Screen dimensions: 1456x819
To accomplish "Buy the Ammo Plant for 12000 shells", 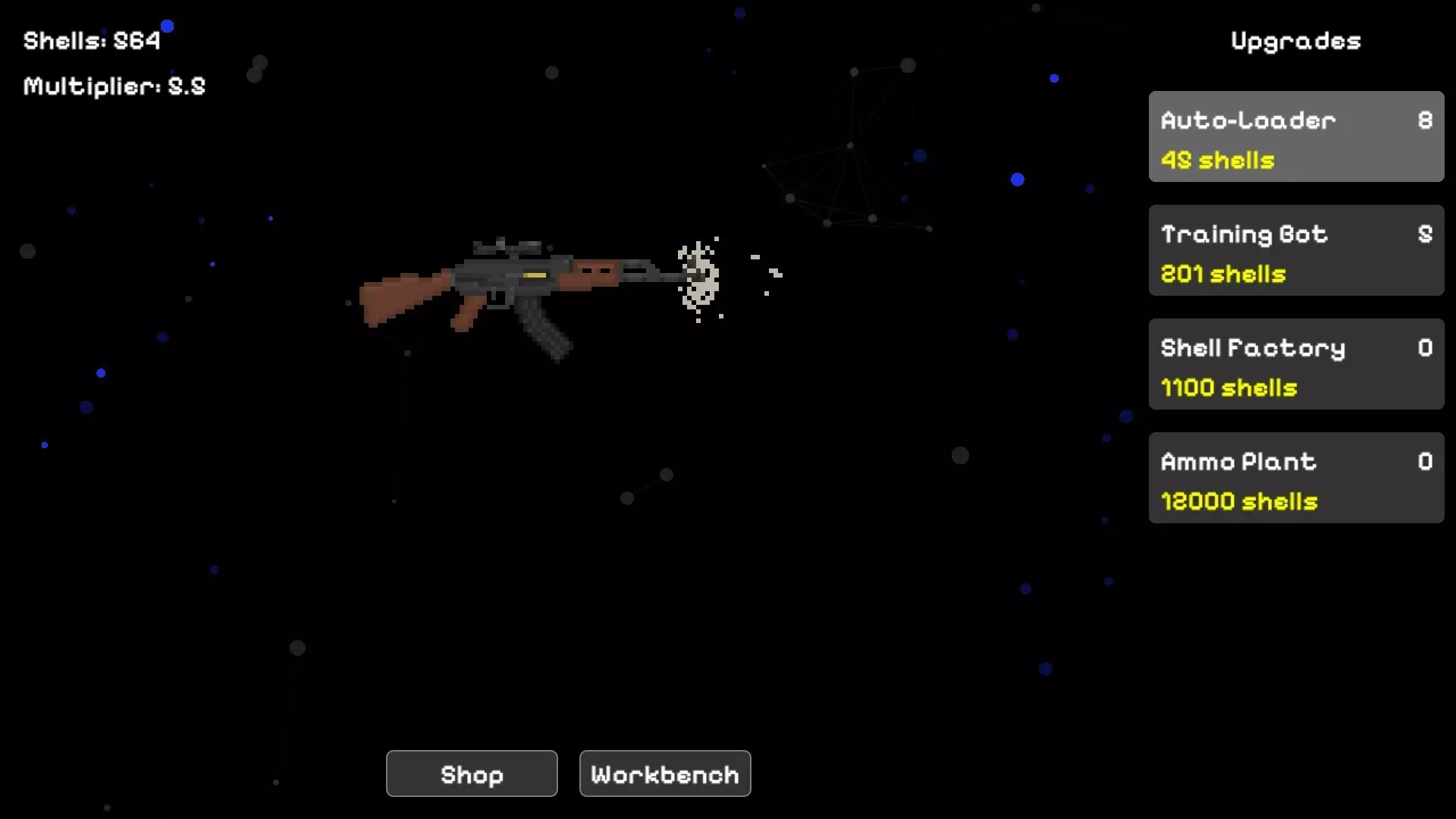I will [x=1295, y=478].
